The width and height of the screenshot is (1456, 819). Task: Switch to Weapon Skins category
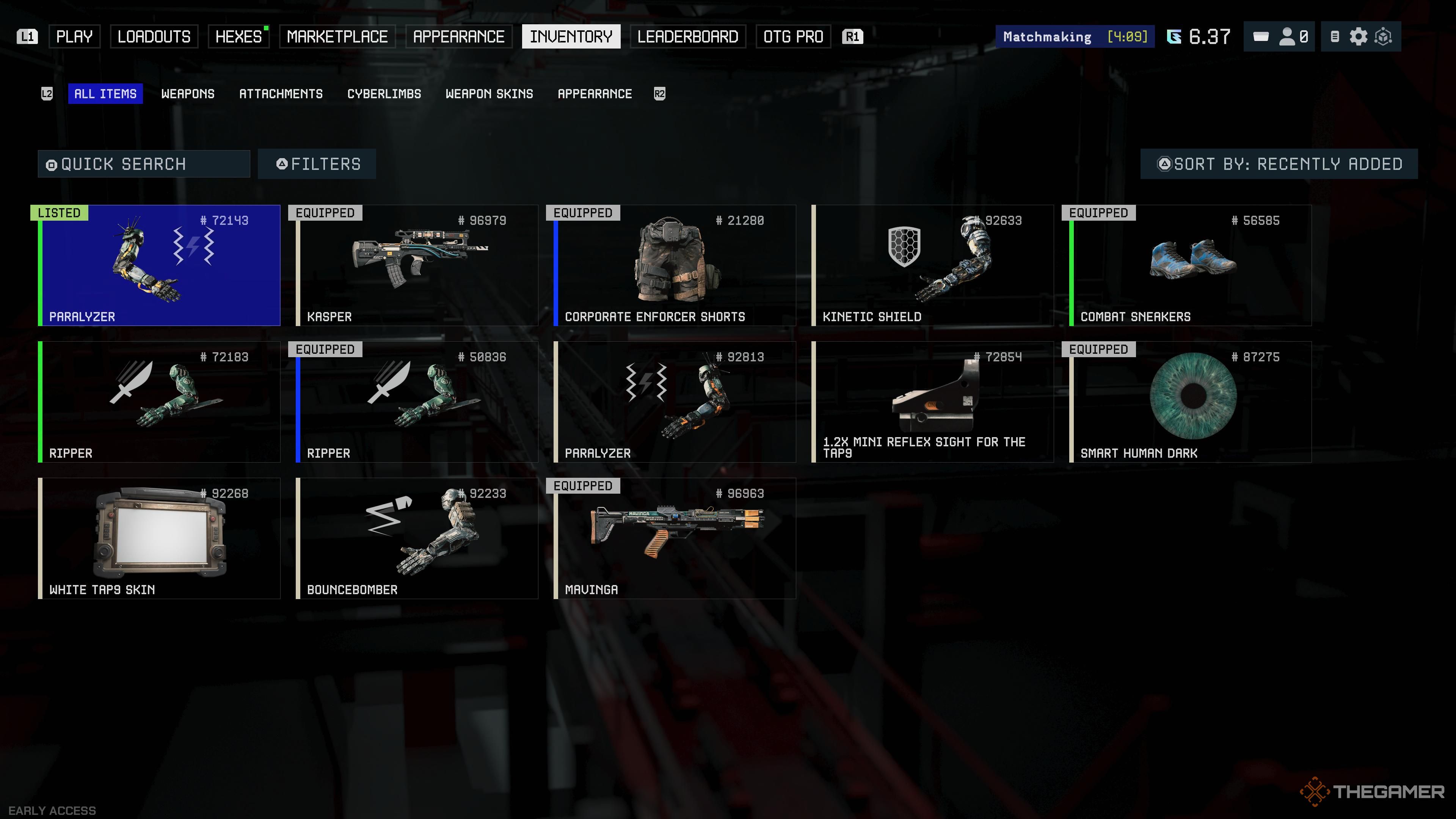tap(489, 94)
